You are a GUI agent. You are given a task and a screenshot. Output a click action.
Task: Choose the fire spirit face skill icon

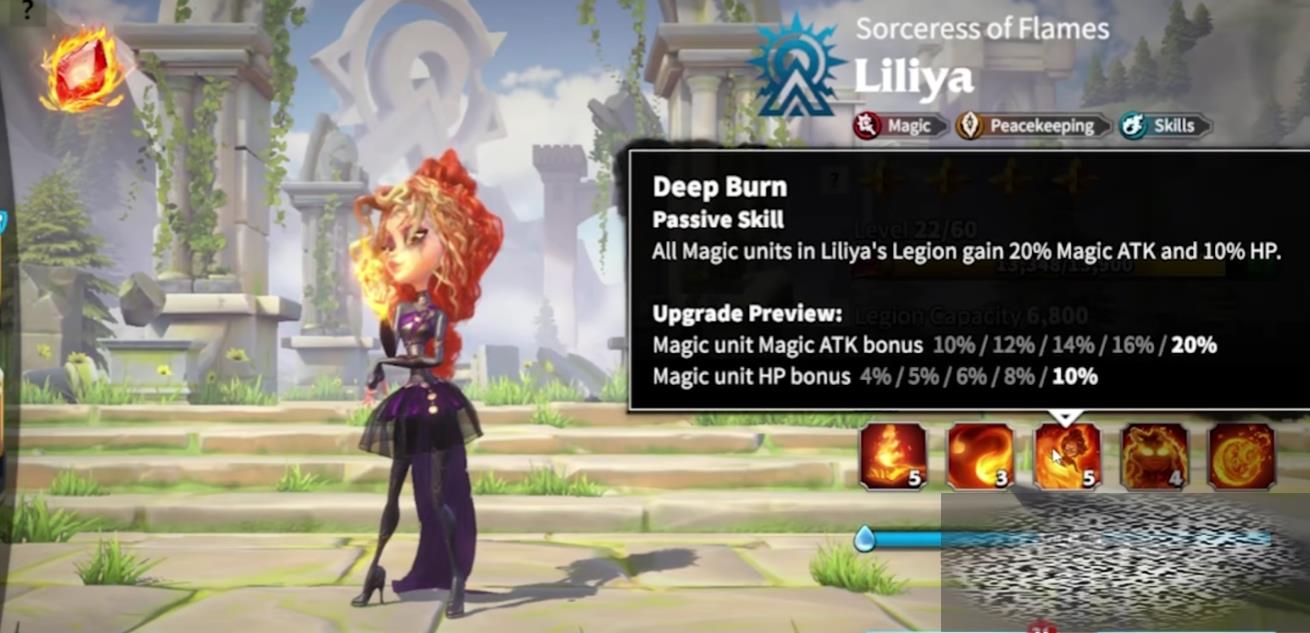click(x=1154, y=456)
